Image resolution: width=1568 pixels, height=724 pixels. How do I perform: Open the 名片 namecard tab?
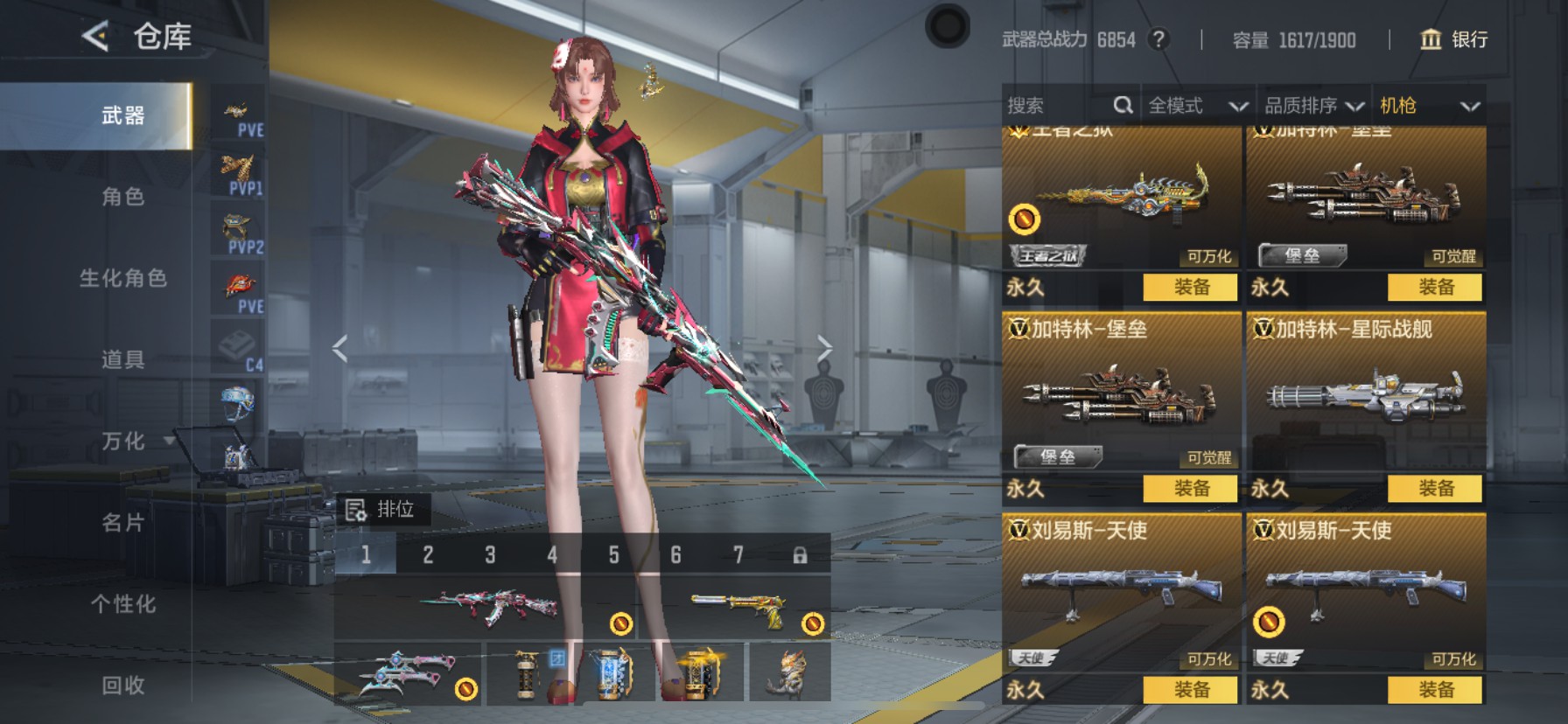click(122, 523)
